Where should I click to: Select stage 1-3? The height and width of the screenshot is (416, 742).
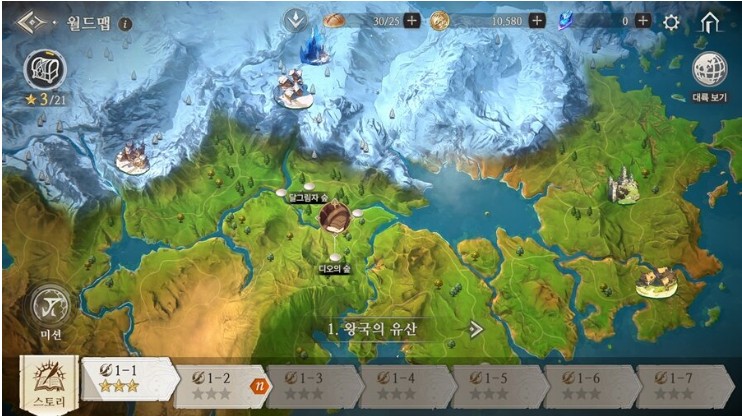[x=311, y=386]
